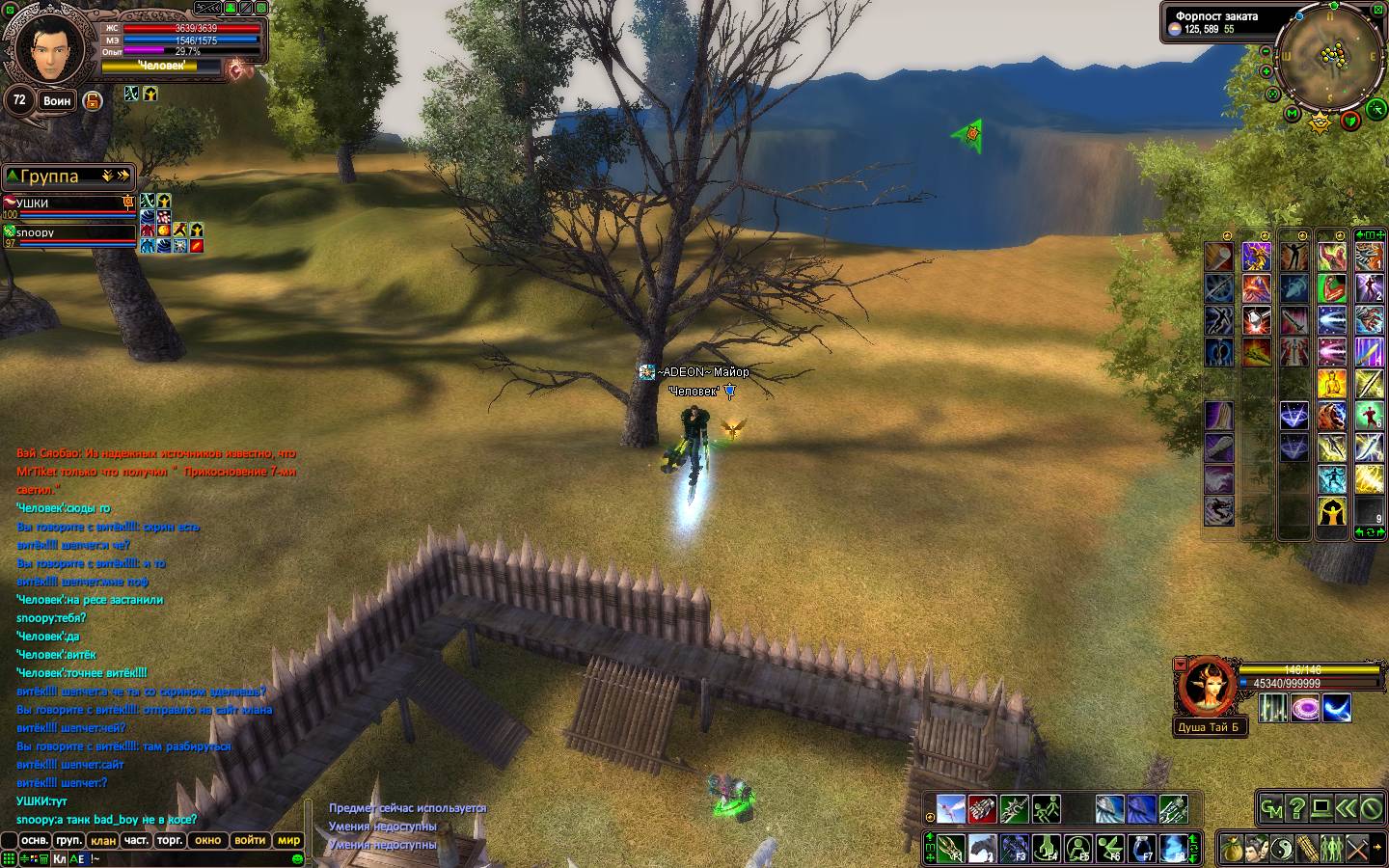Click the "войти" chat button

(x=249, y=841)
